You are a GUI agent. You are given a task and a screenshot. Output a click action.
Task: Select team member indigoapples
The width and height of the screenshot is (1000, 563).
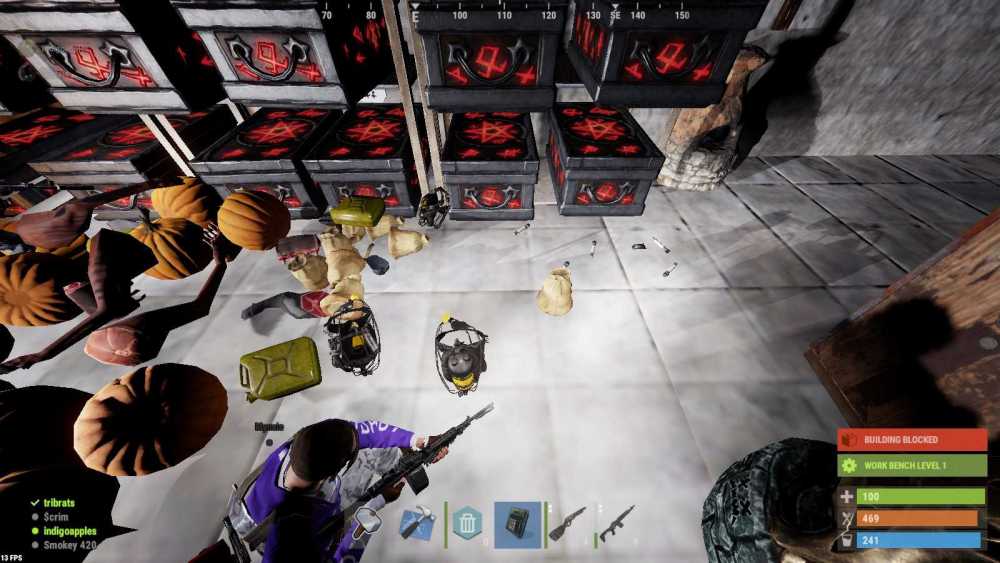pos(68,530)
